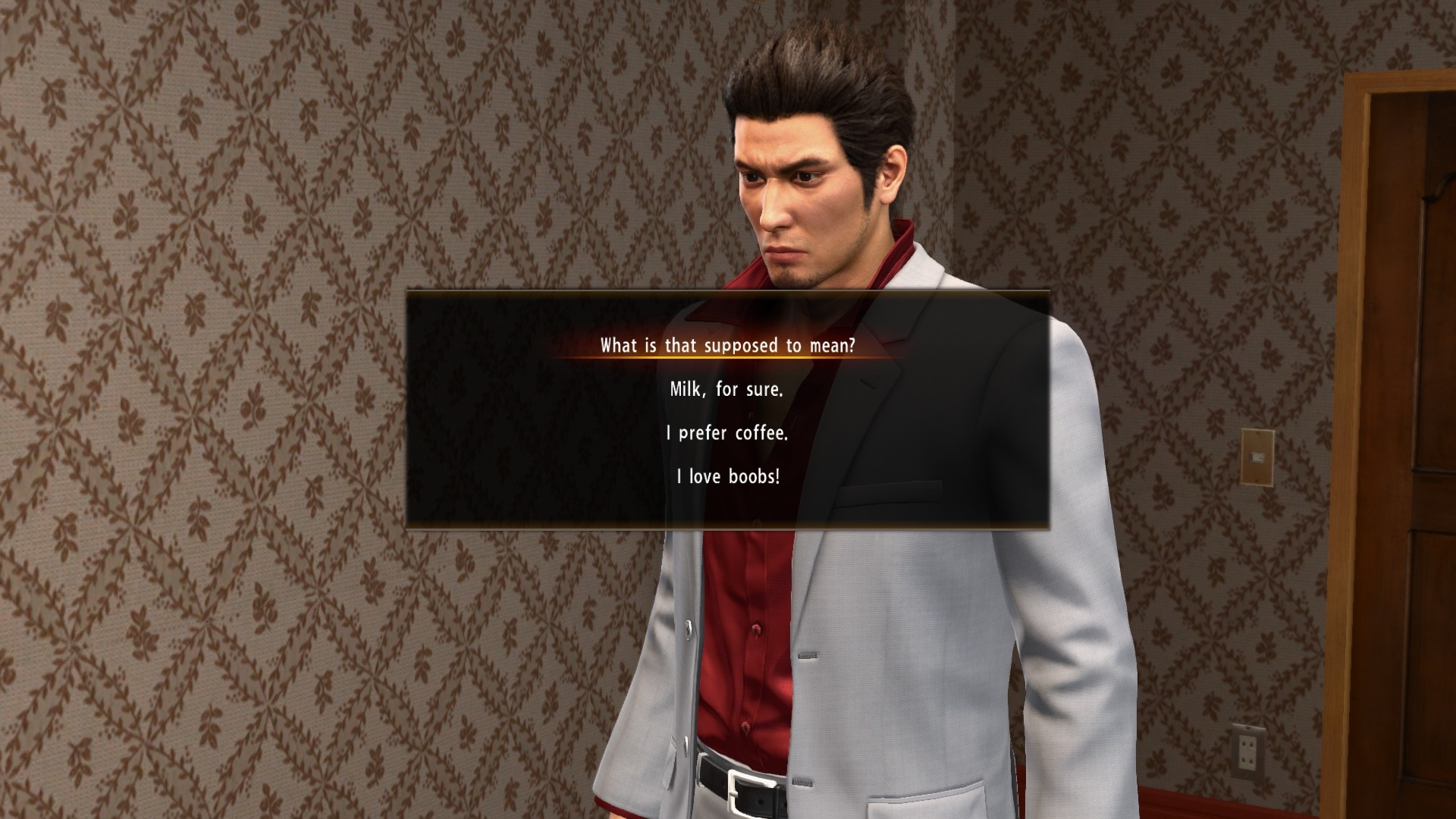Choose "What is that supposed to mean?" reply
1456x819 pixels.
(x=727, y=346)
